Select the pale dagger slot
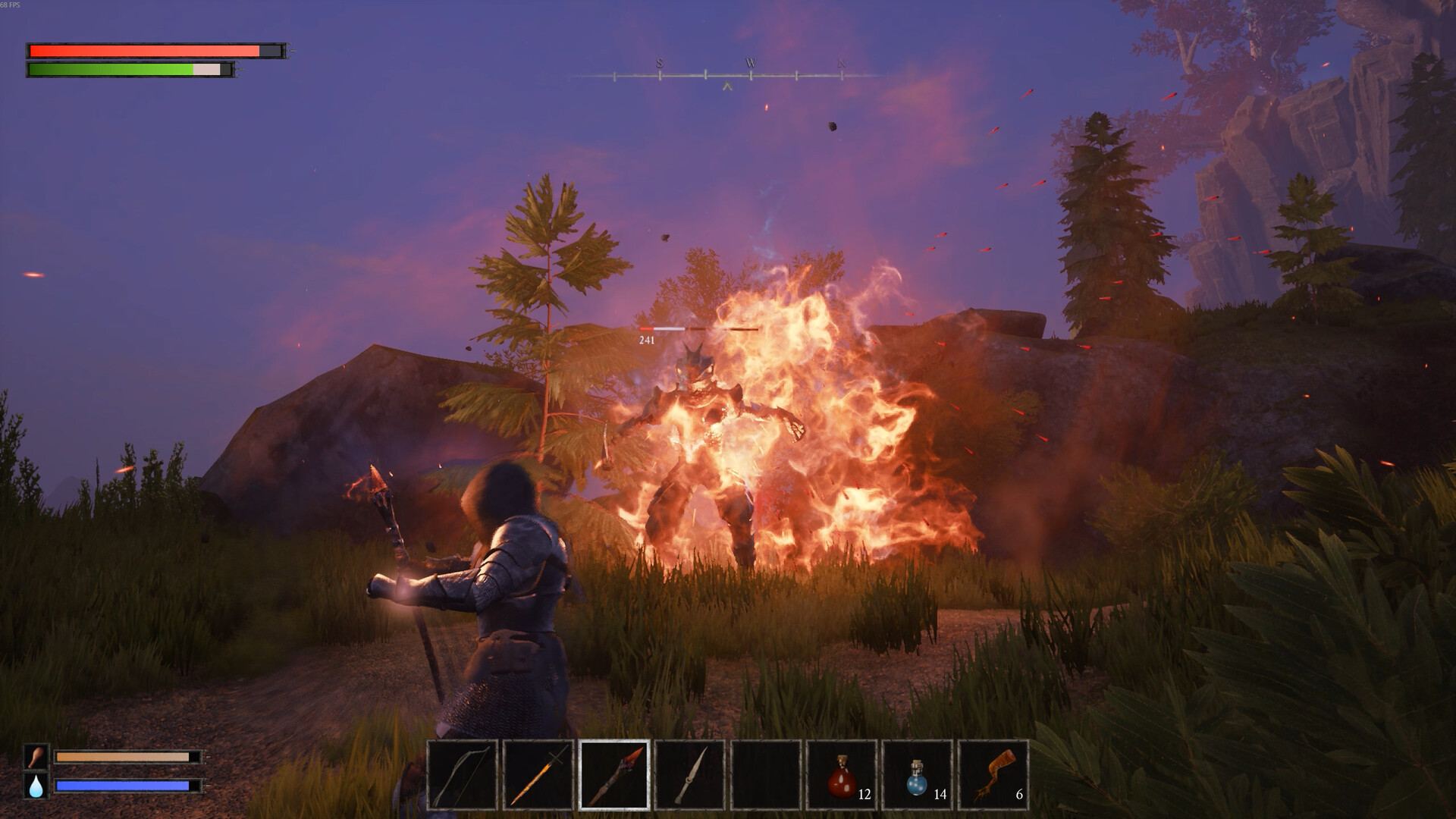This screenshot has height=819, width=1456. [x=690, y=775]
